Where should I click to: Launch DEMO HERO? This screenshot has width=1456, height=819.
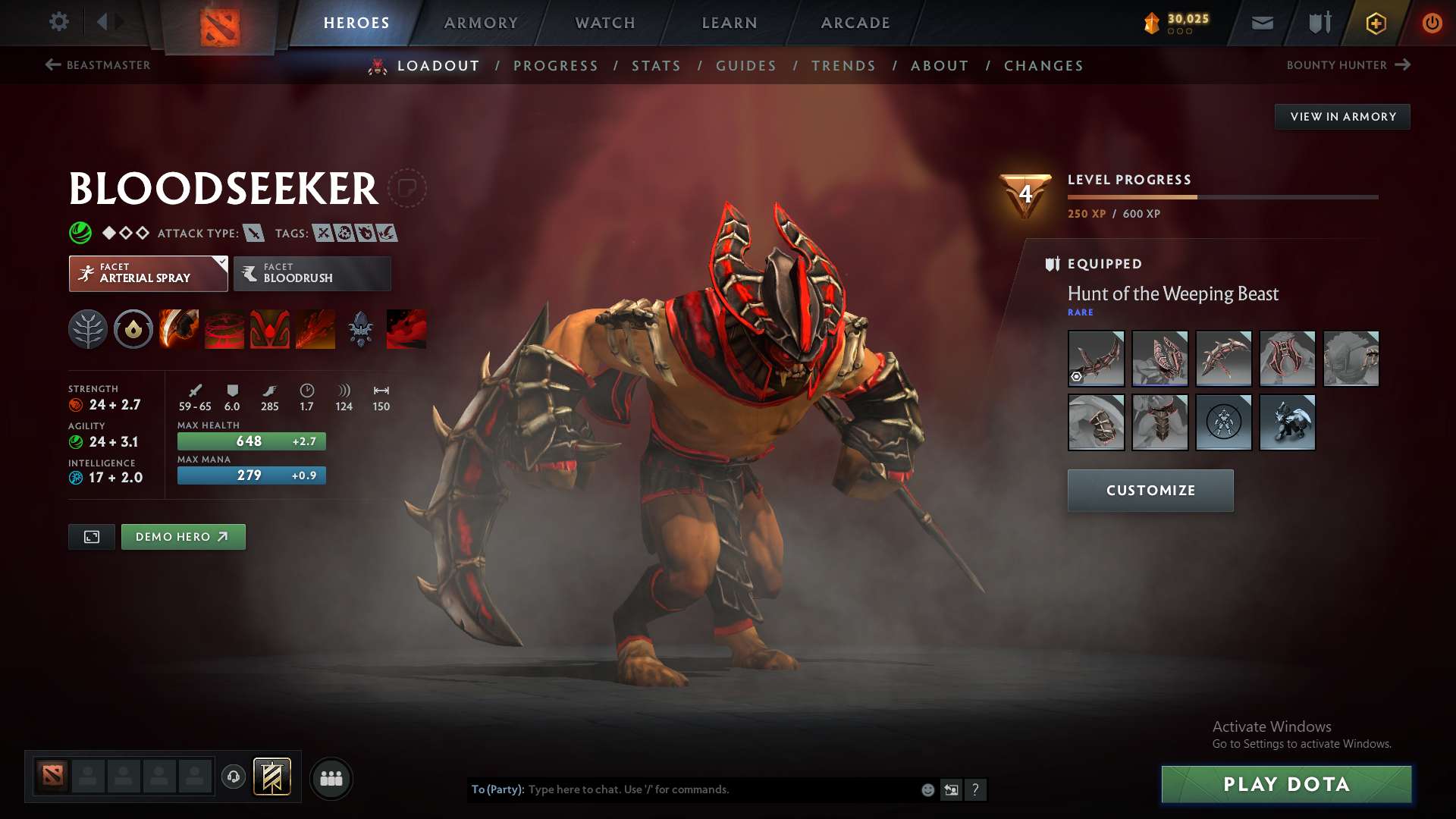click(x=183, y=536)
